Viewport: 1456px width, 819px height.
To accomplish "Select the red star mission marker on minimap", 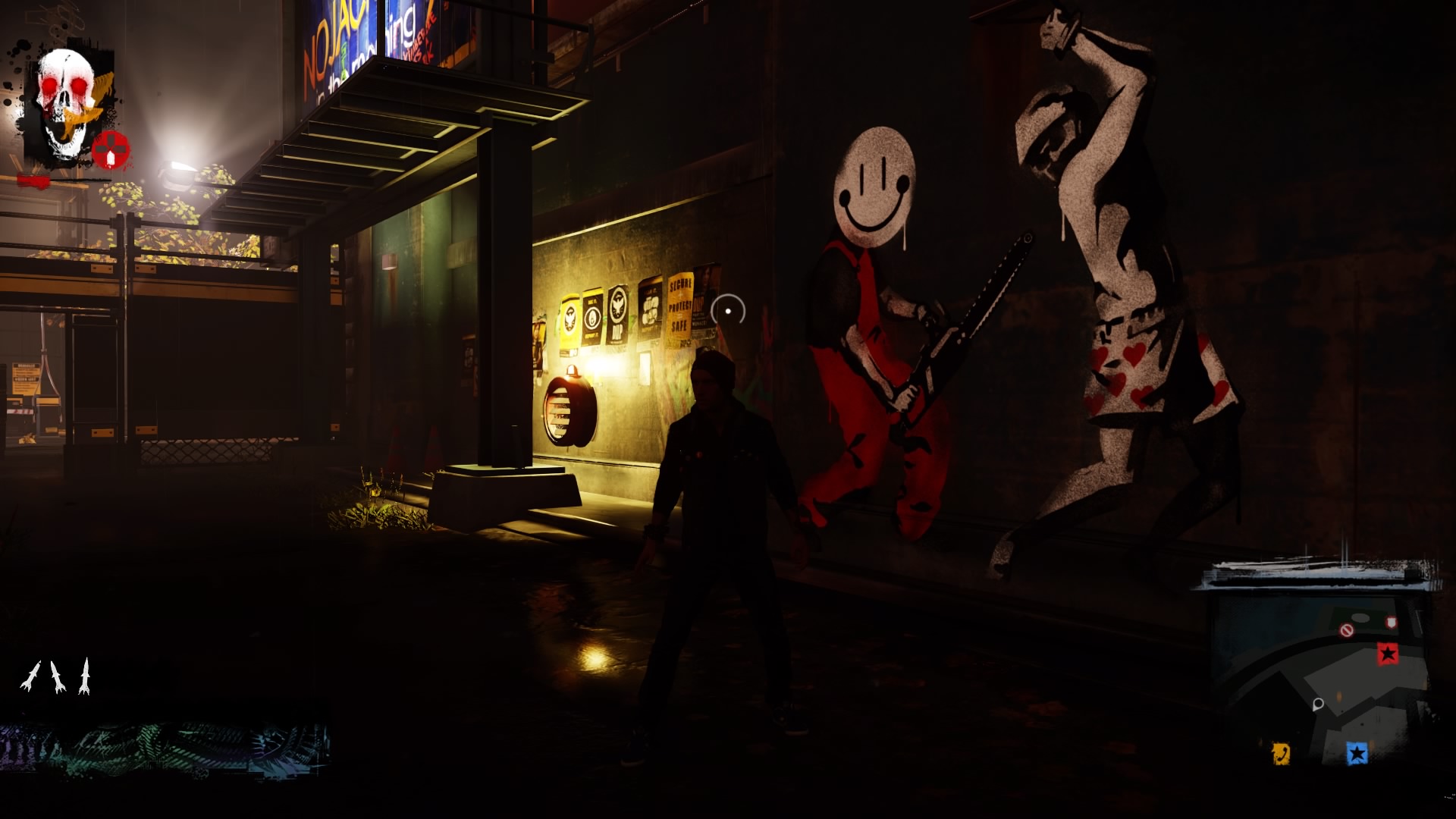I will tap(1387, 654).
